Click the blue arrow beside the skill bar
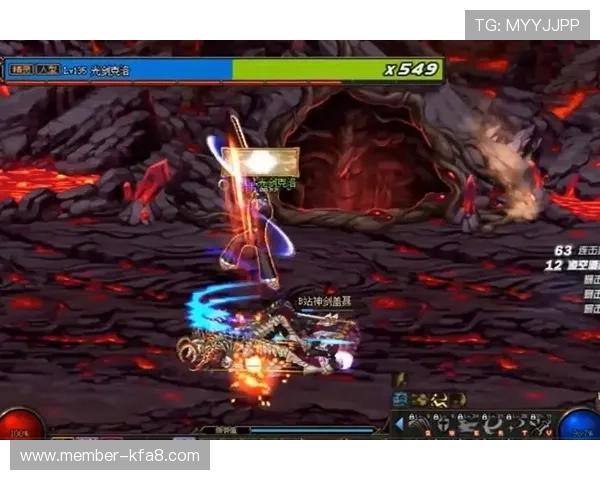 click(x=400, y=424)
